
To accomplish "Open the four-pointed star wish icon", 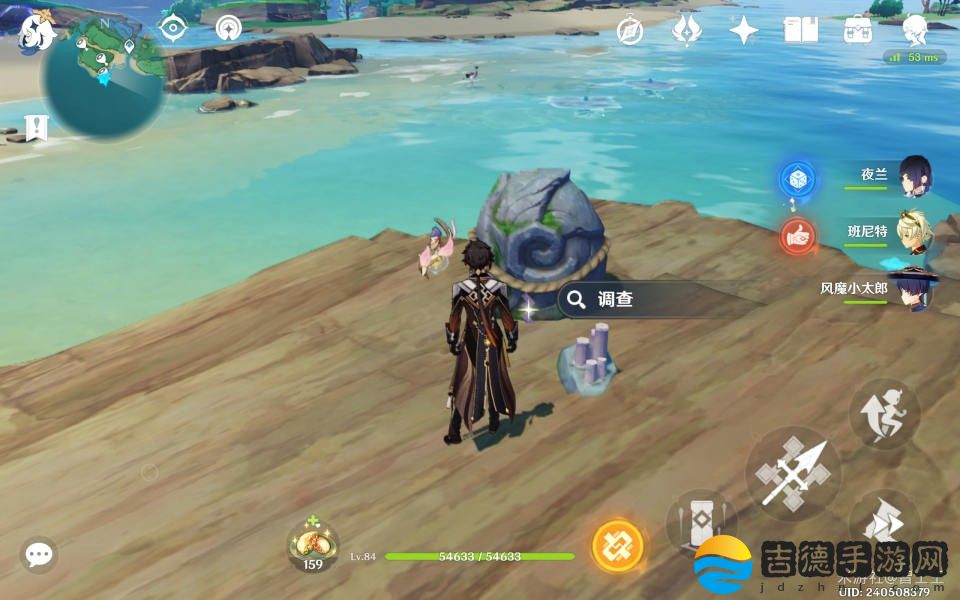I will pyautogui.click(x=743, y=31).
